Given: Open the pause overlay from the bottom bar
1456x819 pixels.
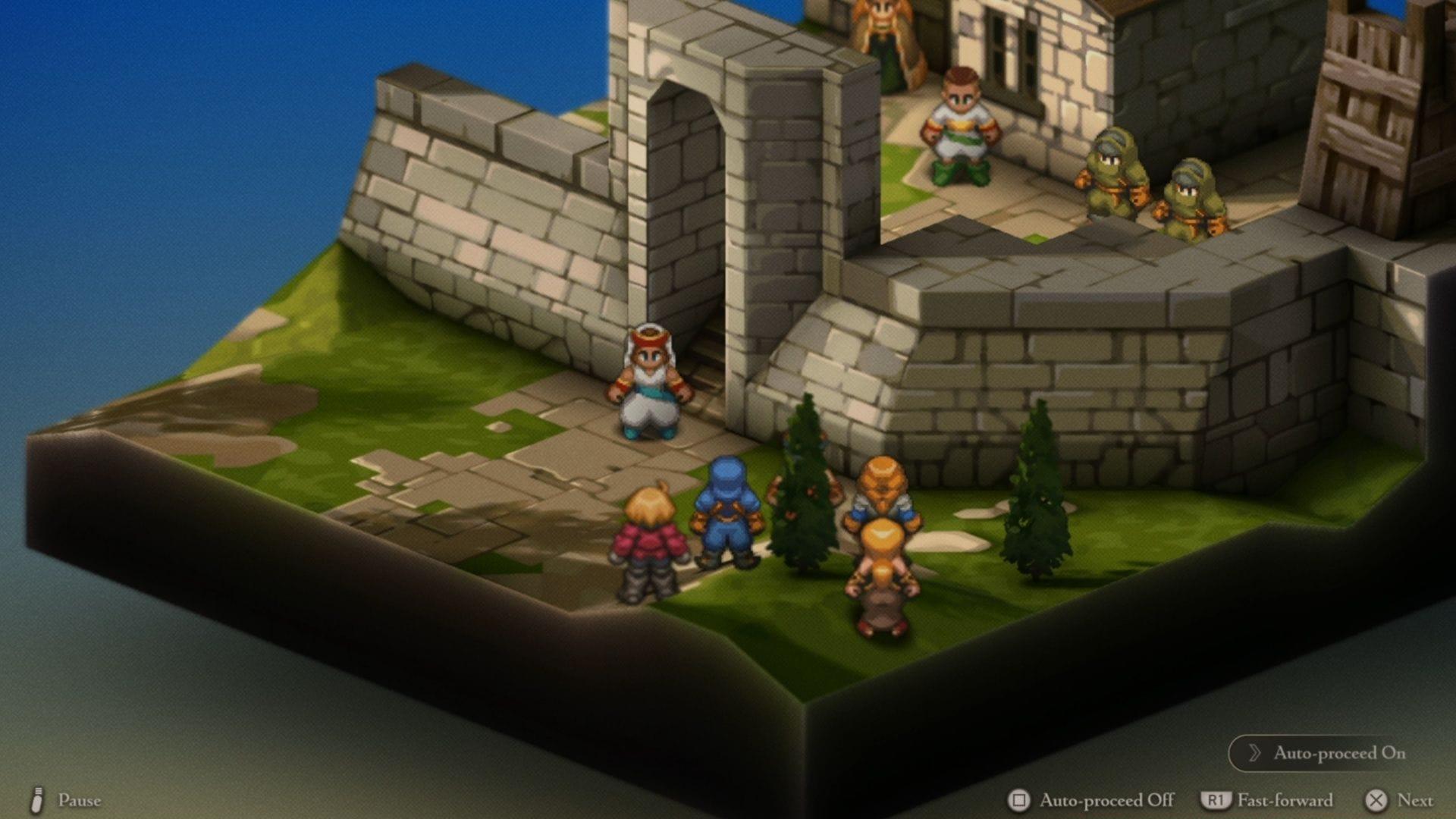Looking at the screenshot, I should [36, 800].
